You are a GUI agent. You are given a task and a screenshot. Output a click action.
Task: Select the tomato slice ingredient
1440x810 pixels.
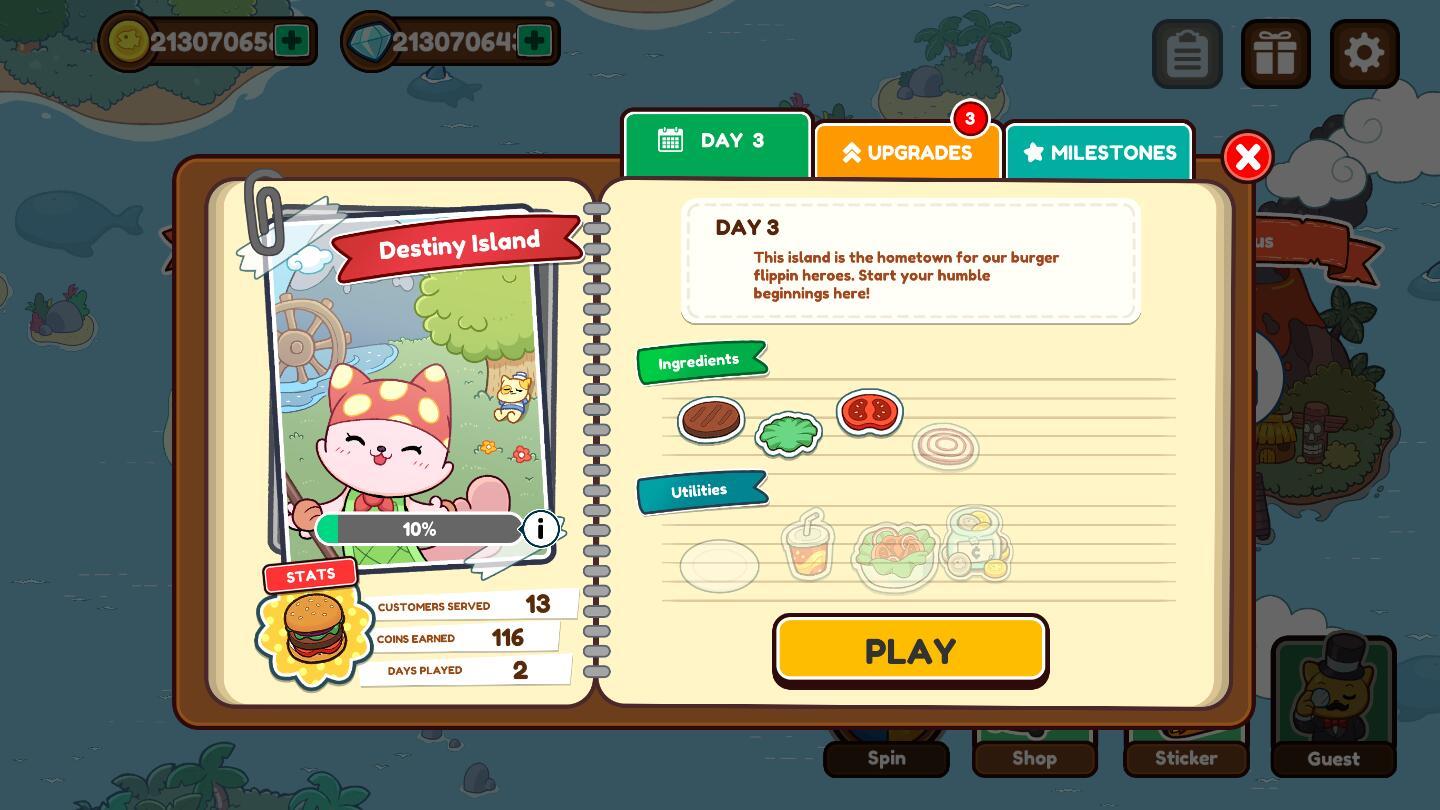[868, 411]
